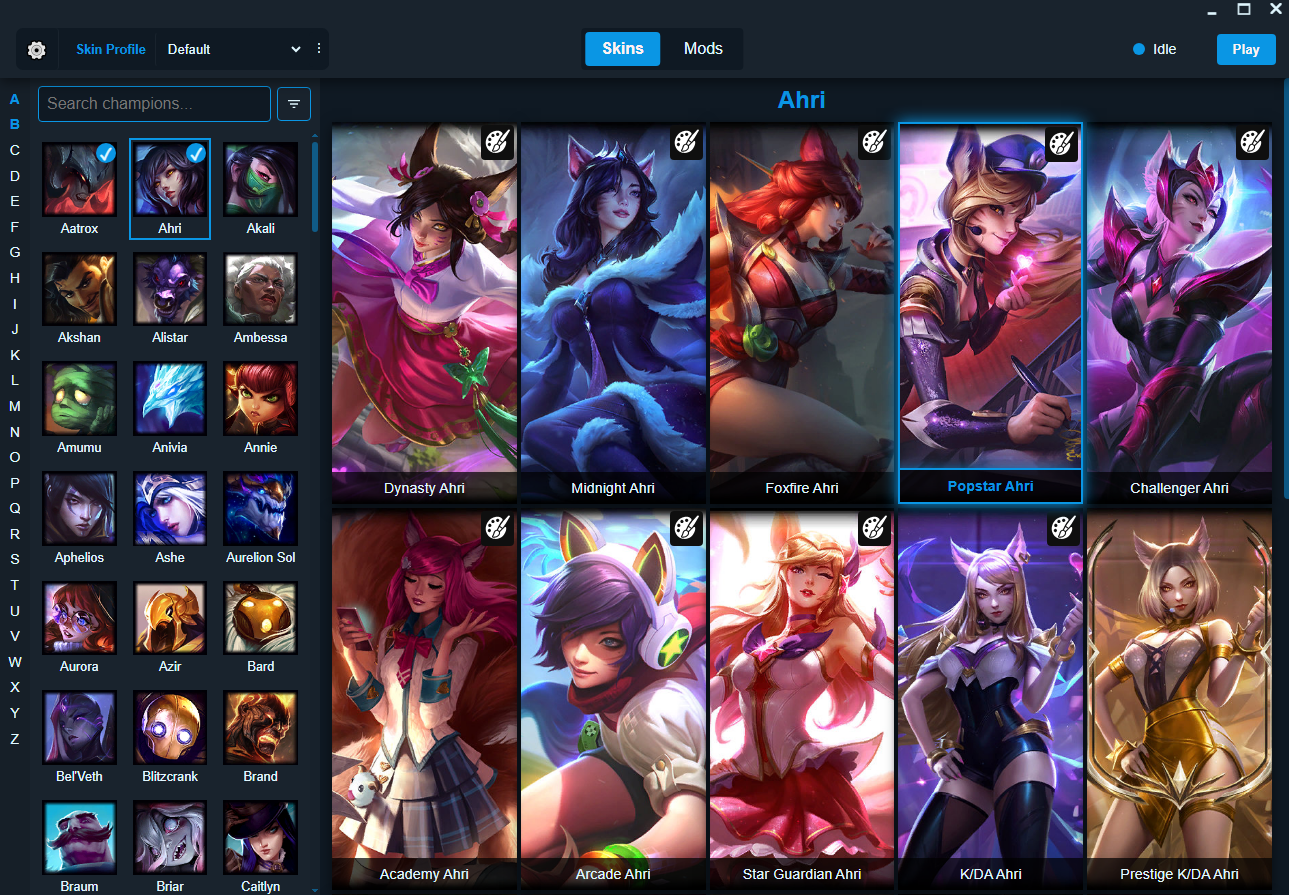Screen dimensions: 1289x895
Task: Open the application settings gear
Action: click(37, 49)
